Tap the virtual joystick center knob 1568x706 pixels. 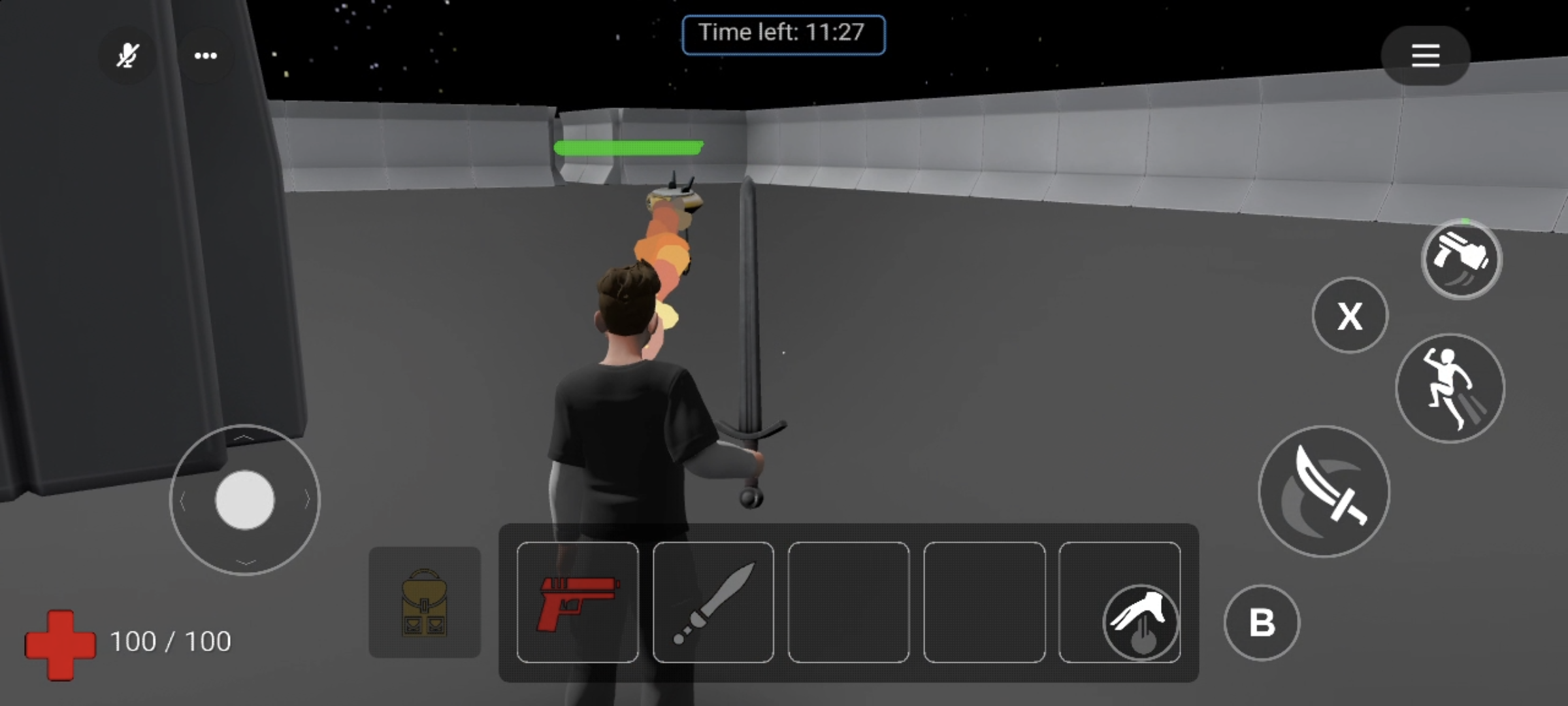(245, 500)
